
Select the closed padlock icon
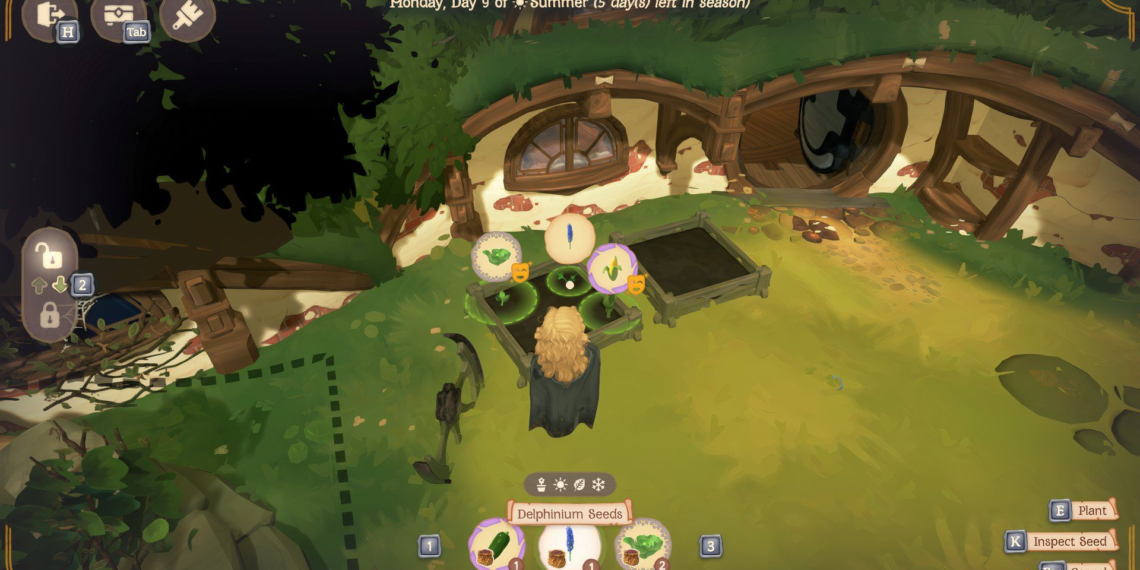click(48, 316)
